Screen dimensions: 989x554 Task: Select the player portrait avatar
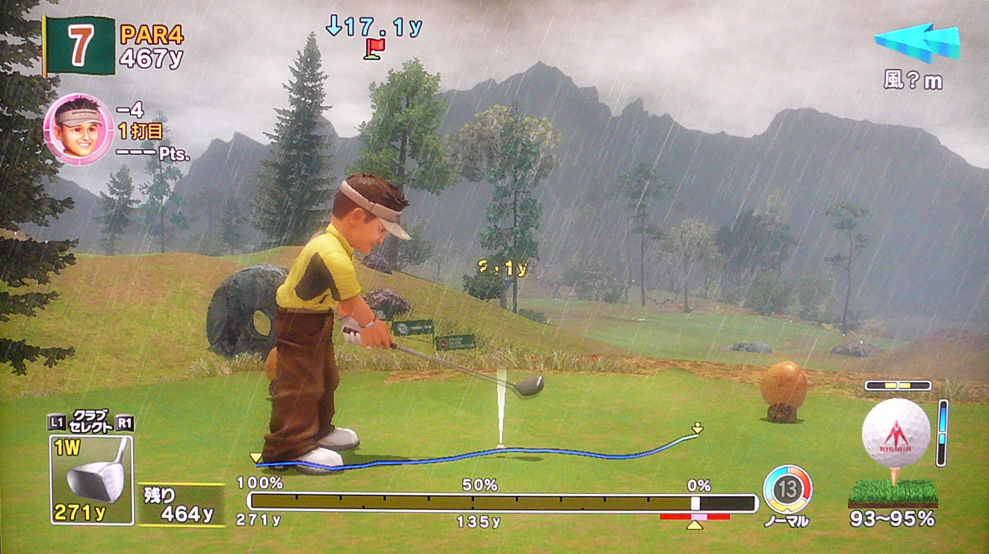(77, 129)
